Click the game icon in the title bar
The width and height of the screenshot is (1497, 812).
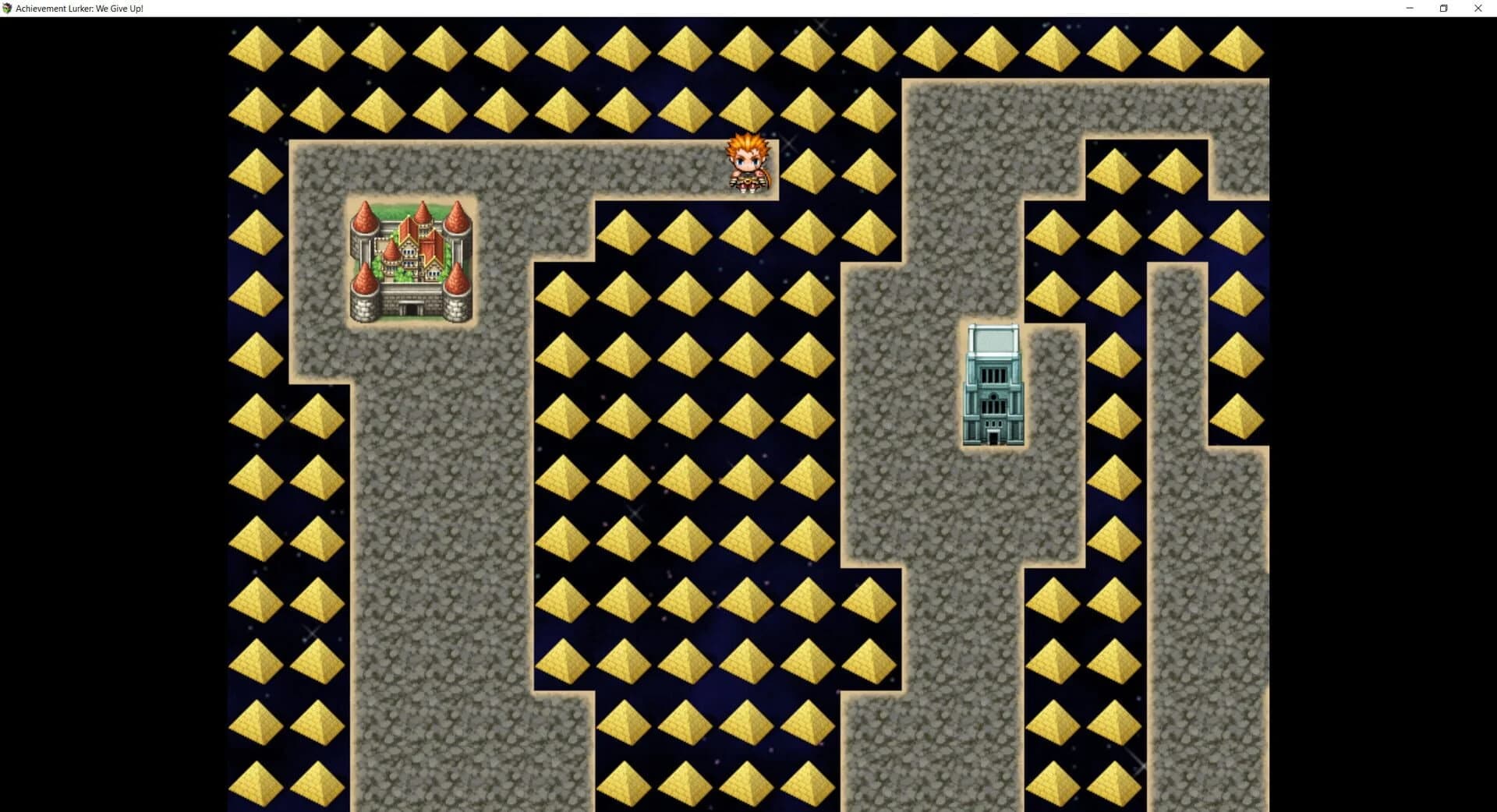click(x=9, y=8)
